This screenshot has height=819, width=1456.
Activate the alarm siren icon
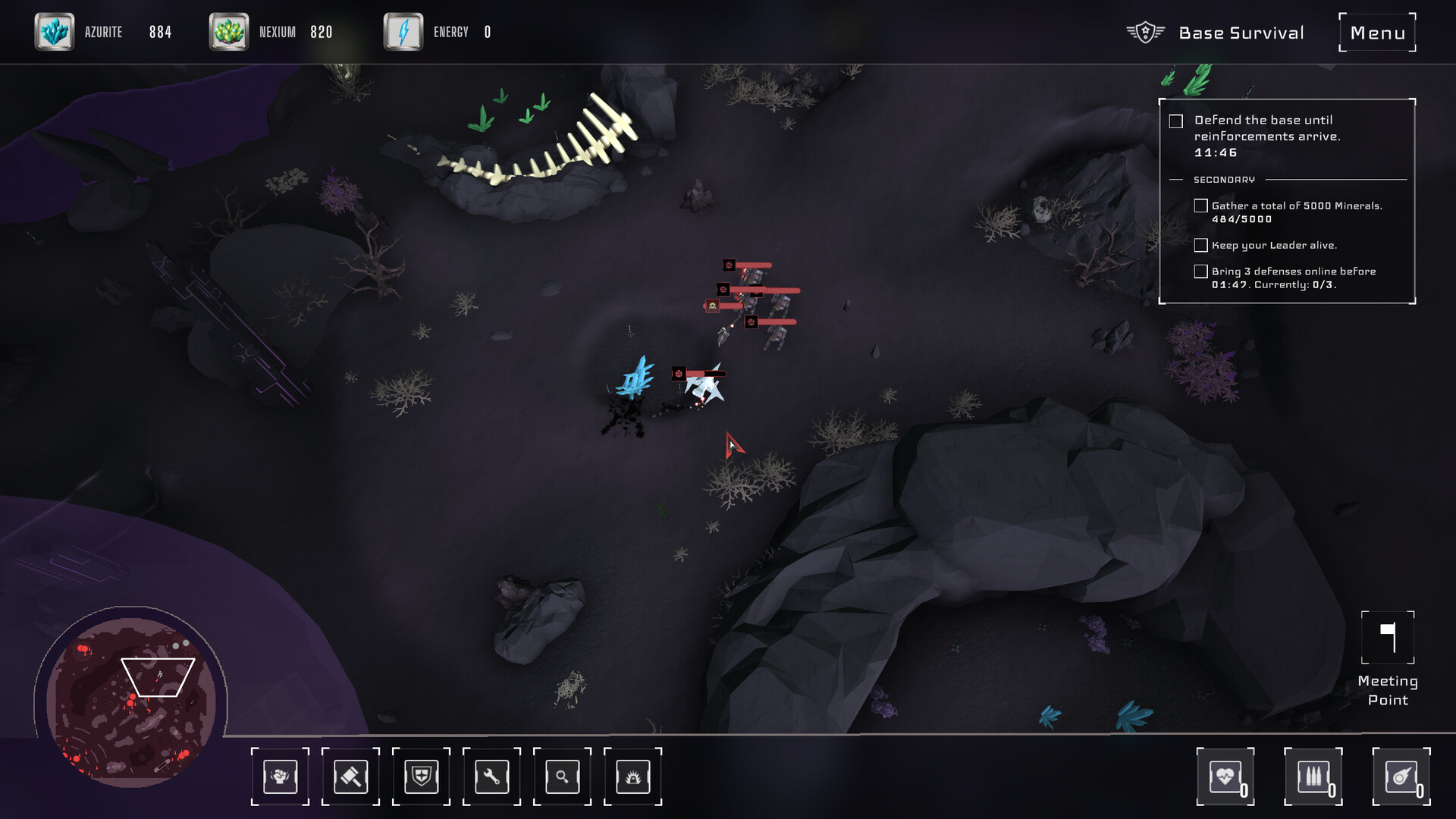pyautogui.click(x=632, y=777)
